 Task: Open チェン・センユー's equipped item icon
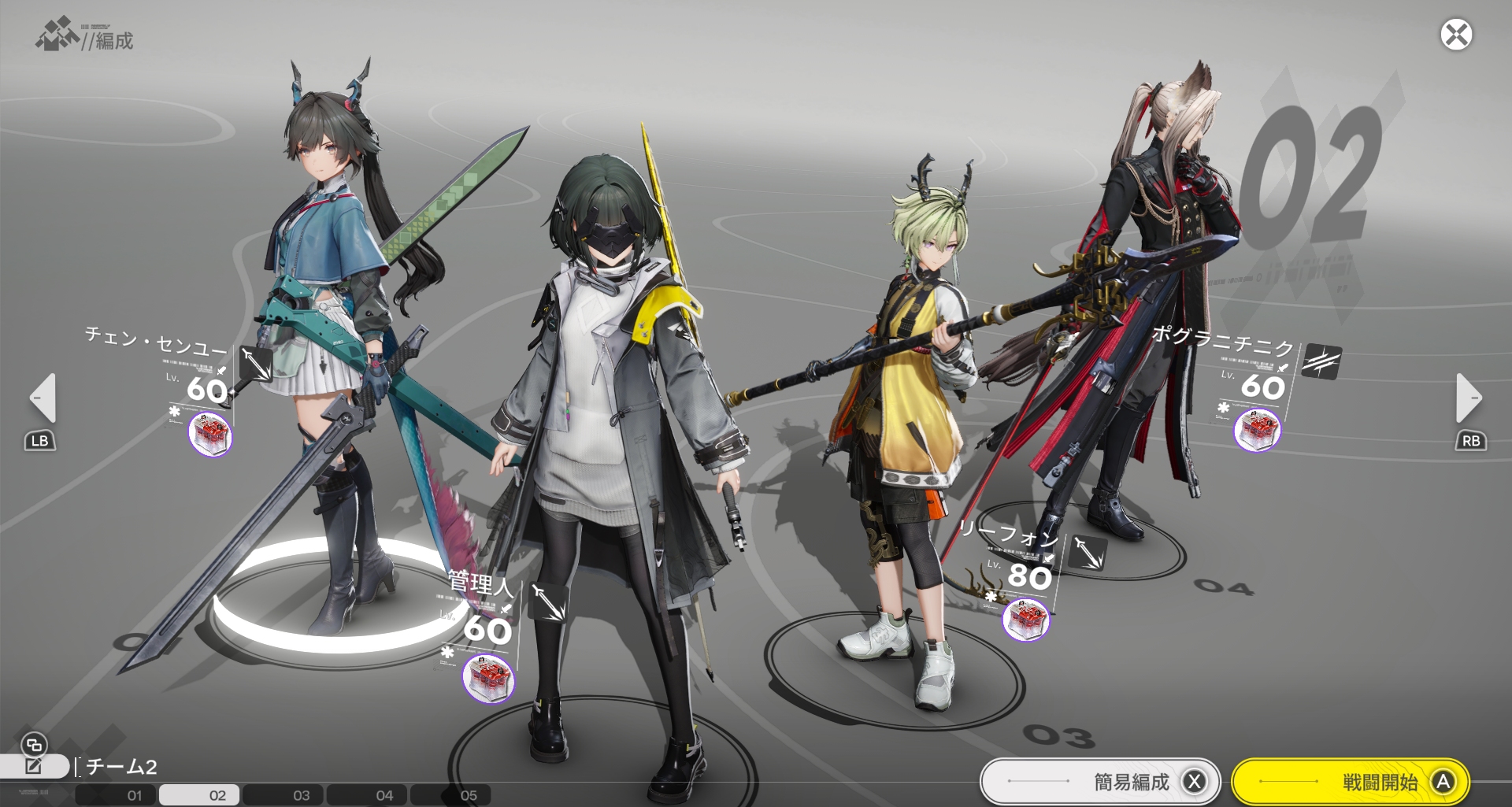[x=211, y=434]
